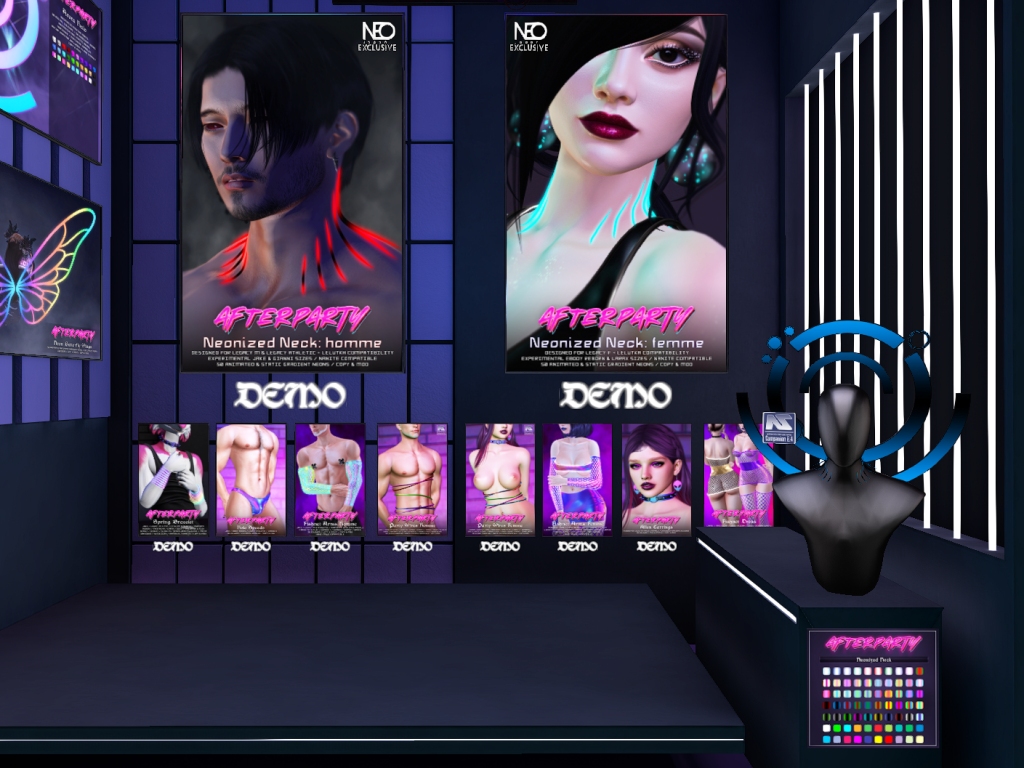Open the Alien Earrings vendor poster
The height and width of the screenshot is (768, 1024).
coord(656,479)
